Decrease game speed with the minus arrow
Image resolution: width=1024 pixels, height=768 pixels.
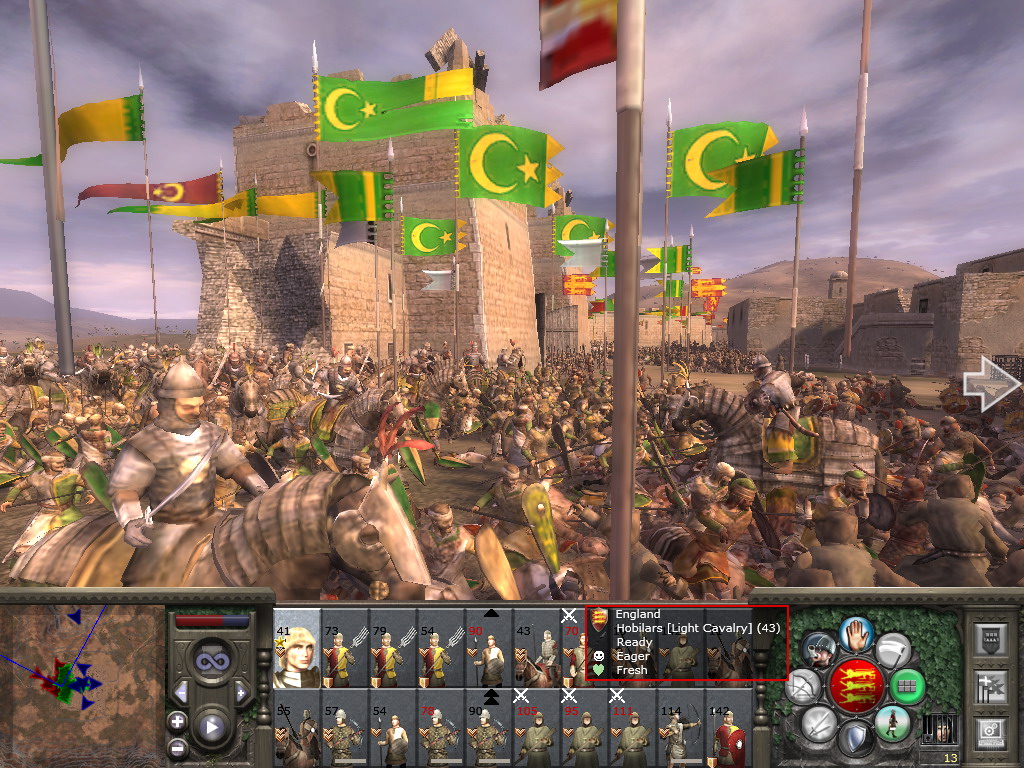[x=181, y=692]
